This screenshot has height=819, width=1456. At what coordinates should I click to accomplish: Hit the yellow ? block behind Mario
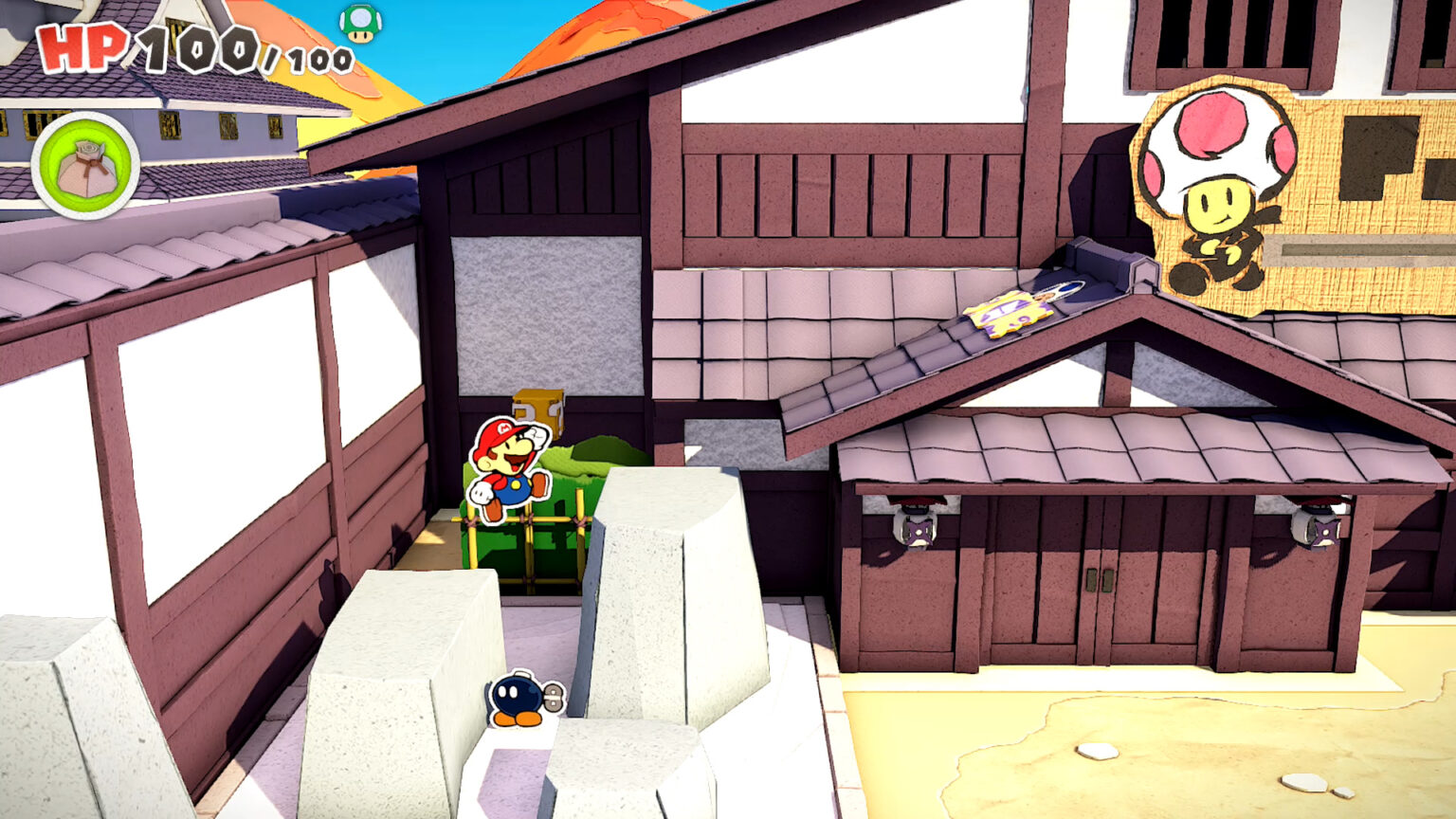(540, 411)
